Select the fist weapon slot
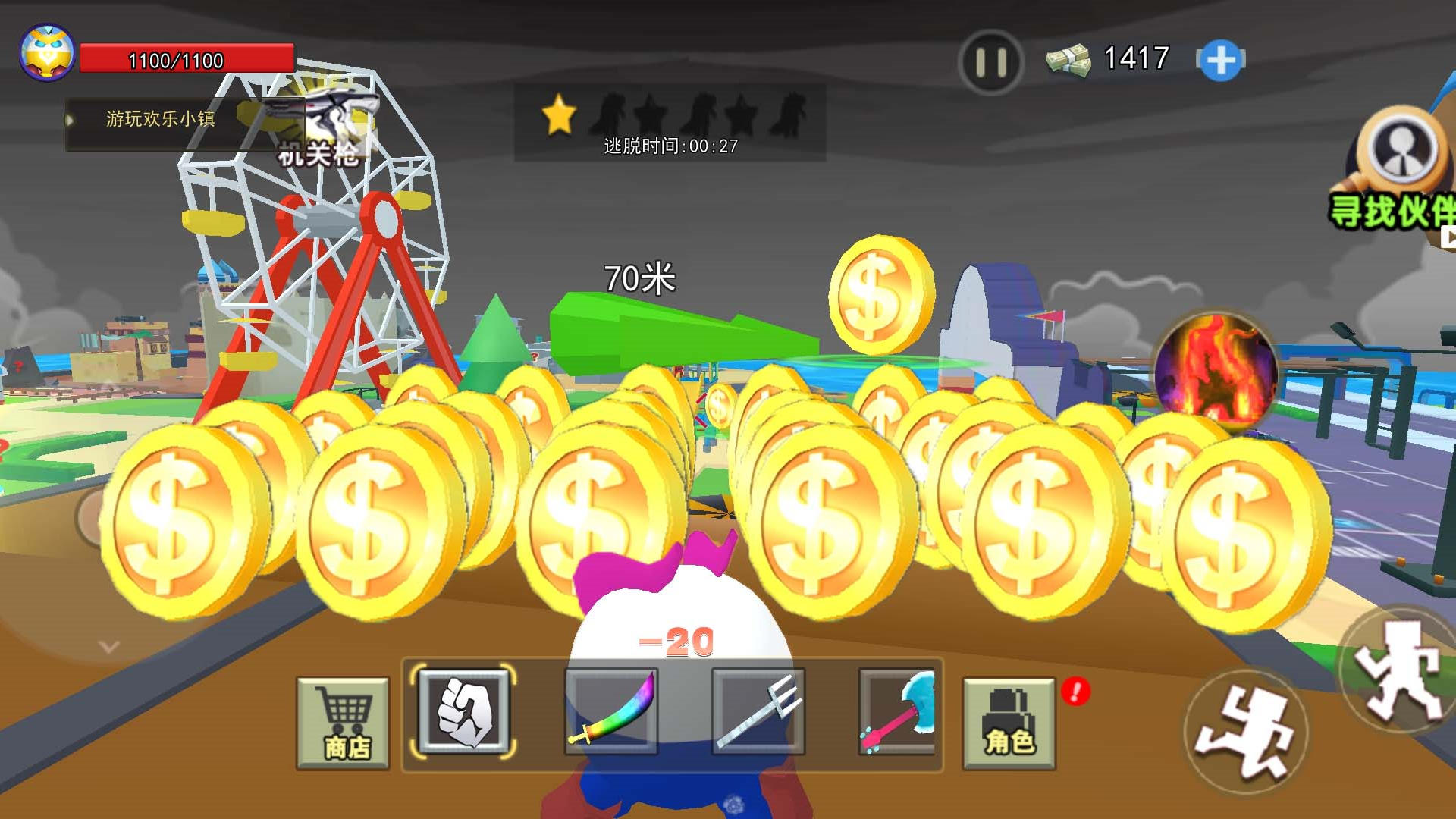 click(463, 712)
